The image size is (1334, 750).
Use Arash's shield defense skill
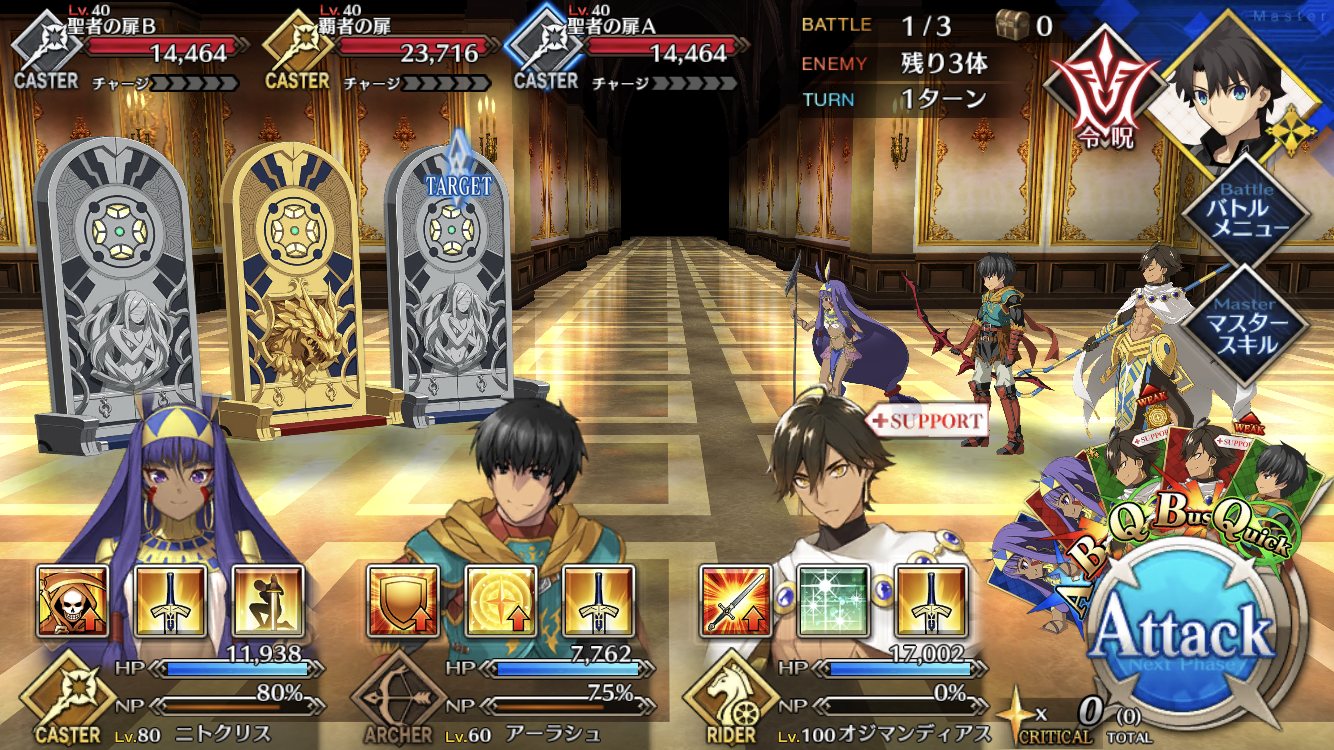tap(403, 602)
